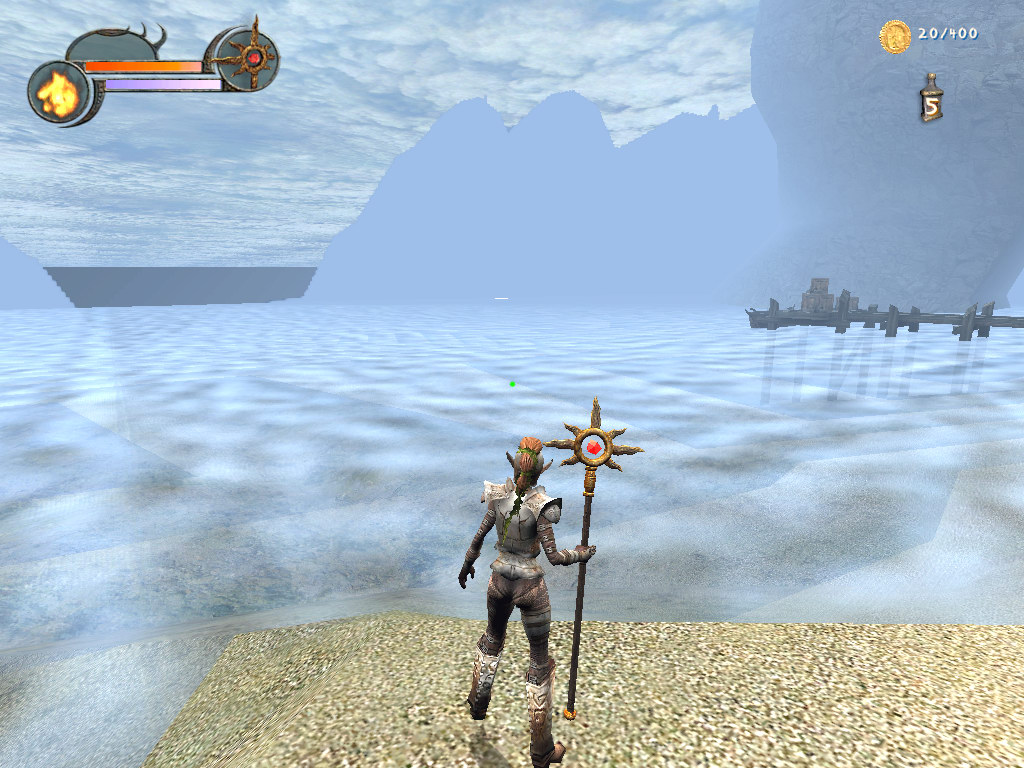1024x768 pixels.
Task: Use the potion bottle item
Action: [931, 99]
